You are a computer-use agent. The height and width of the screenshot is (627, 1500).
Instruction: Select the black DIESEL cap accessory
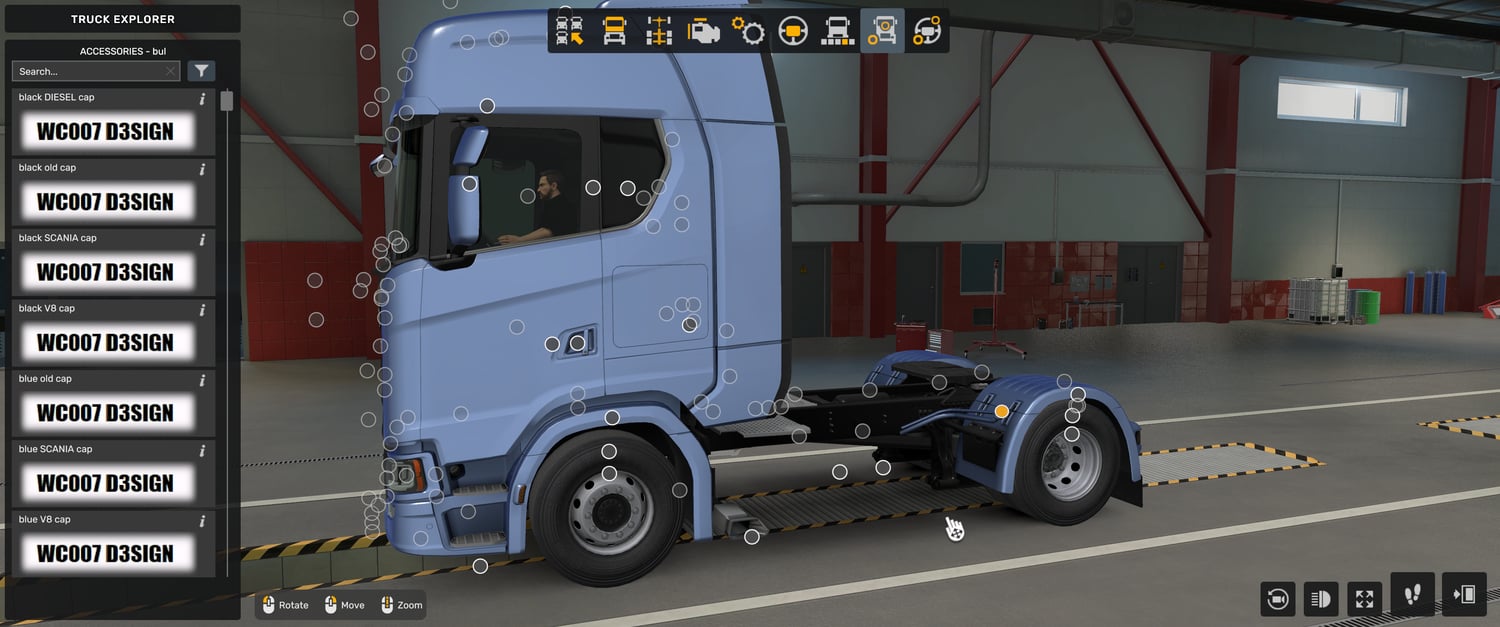point(105,131)
